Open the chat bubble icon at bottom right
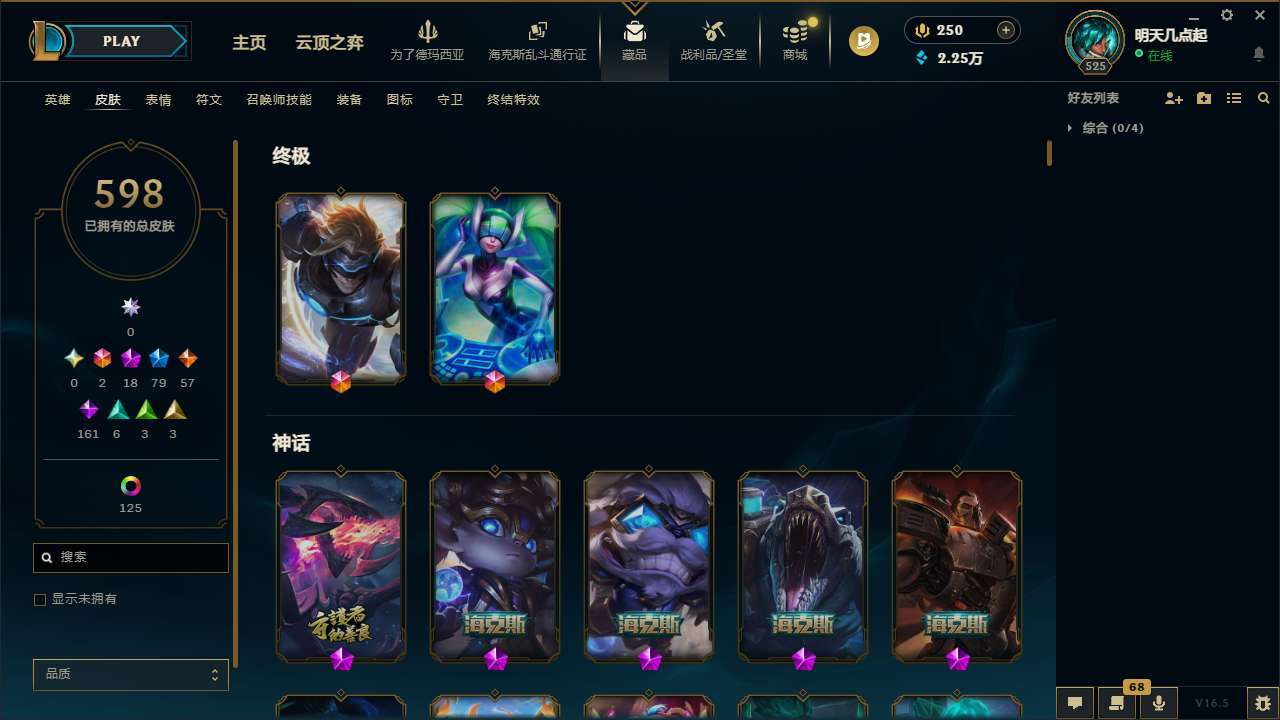 click(1074, 703)
